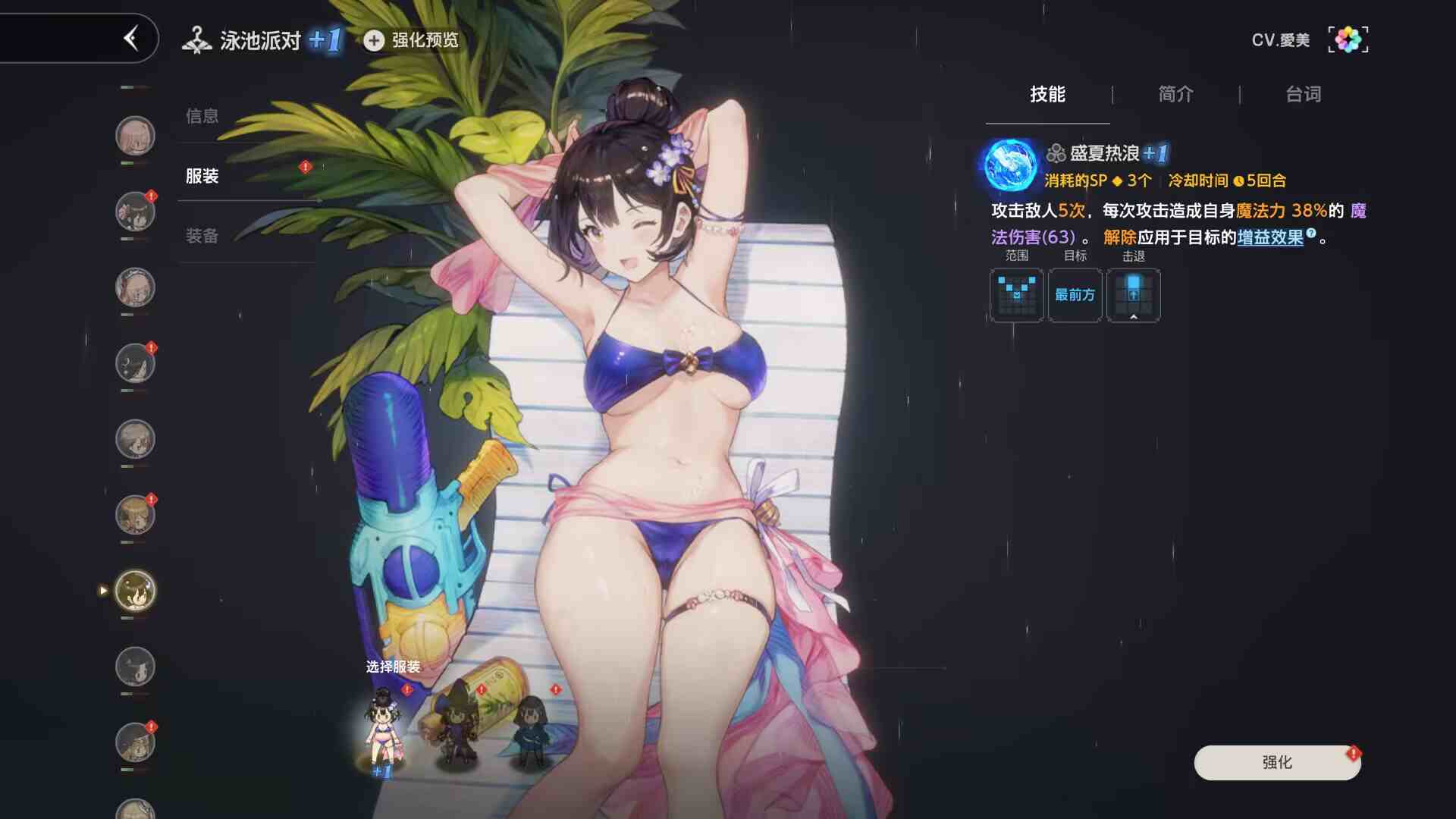Click the 击退 knockback grid

pos(1133,295)
